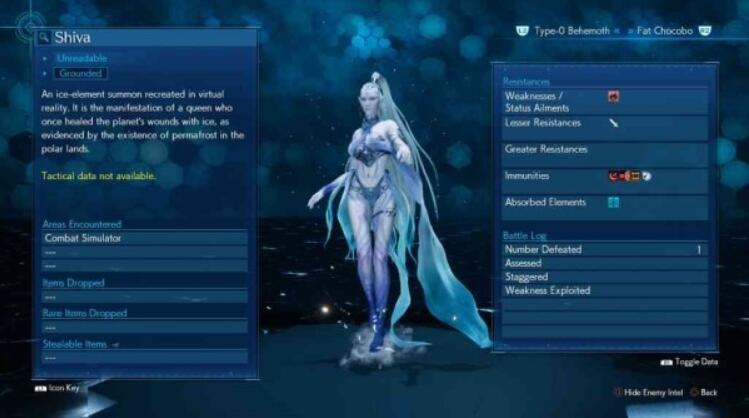This screenshot has width=749, height=418.
Task: Click the ice absorbed element icon
Action: [x=613, y=202]
